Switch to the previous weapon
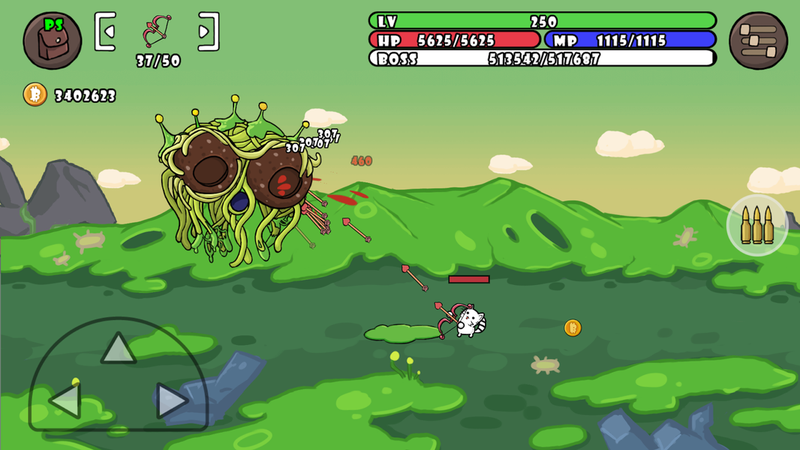The width and height of the screenshot is (800, 450). [x=107, y=31]
